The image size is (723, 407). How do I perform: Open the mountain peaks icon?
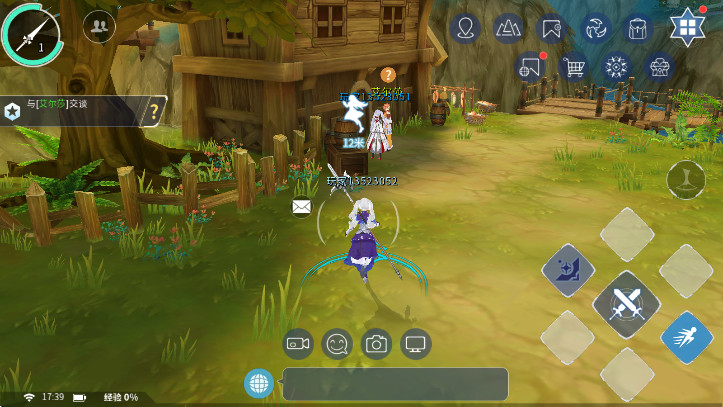(x=508, y=28)
